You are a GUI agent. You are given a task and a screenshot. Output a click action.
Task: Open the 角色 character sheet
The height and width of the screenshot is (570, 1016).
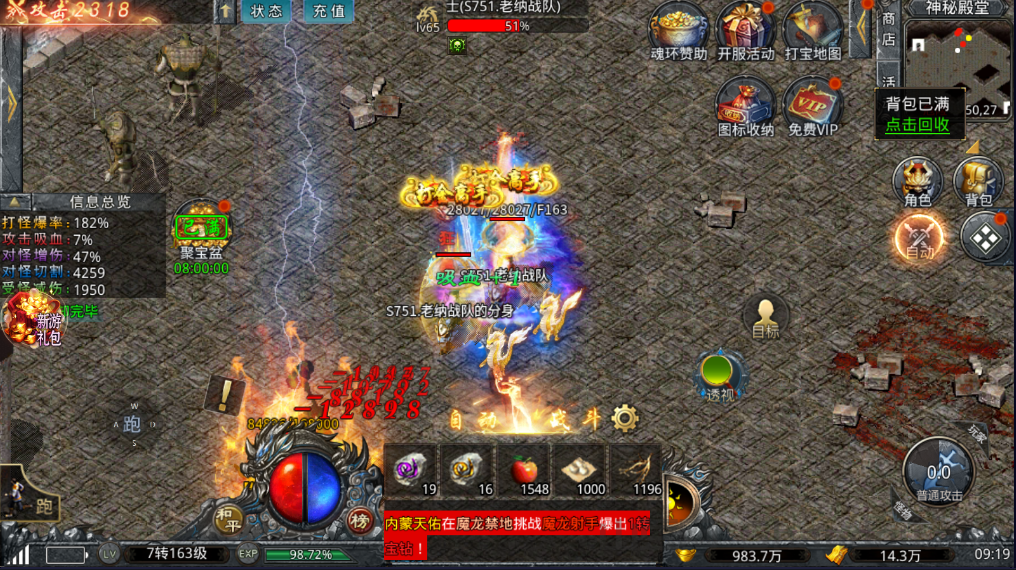tap(917, 181)
